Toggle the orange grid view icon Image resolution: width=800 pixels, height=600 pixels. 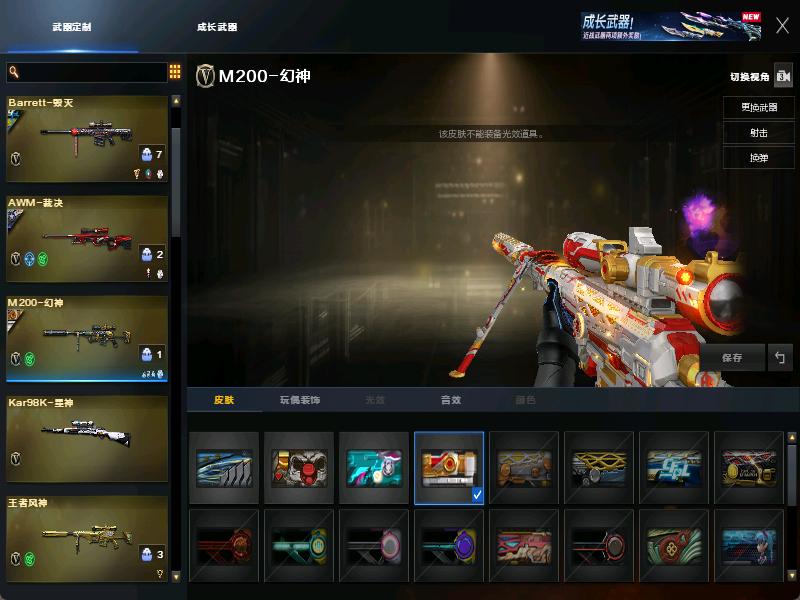click(x=175, y=72)
